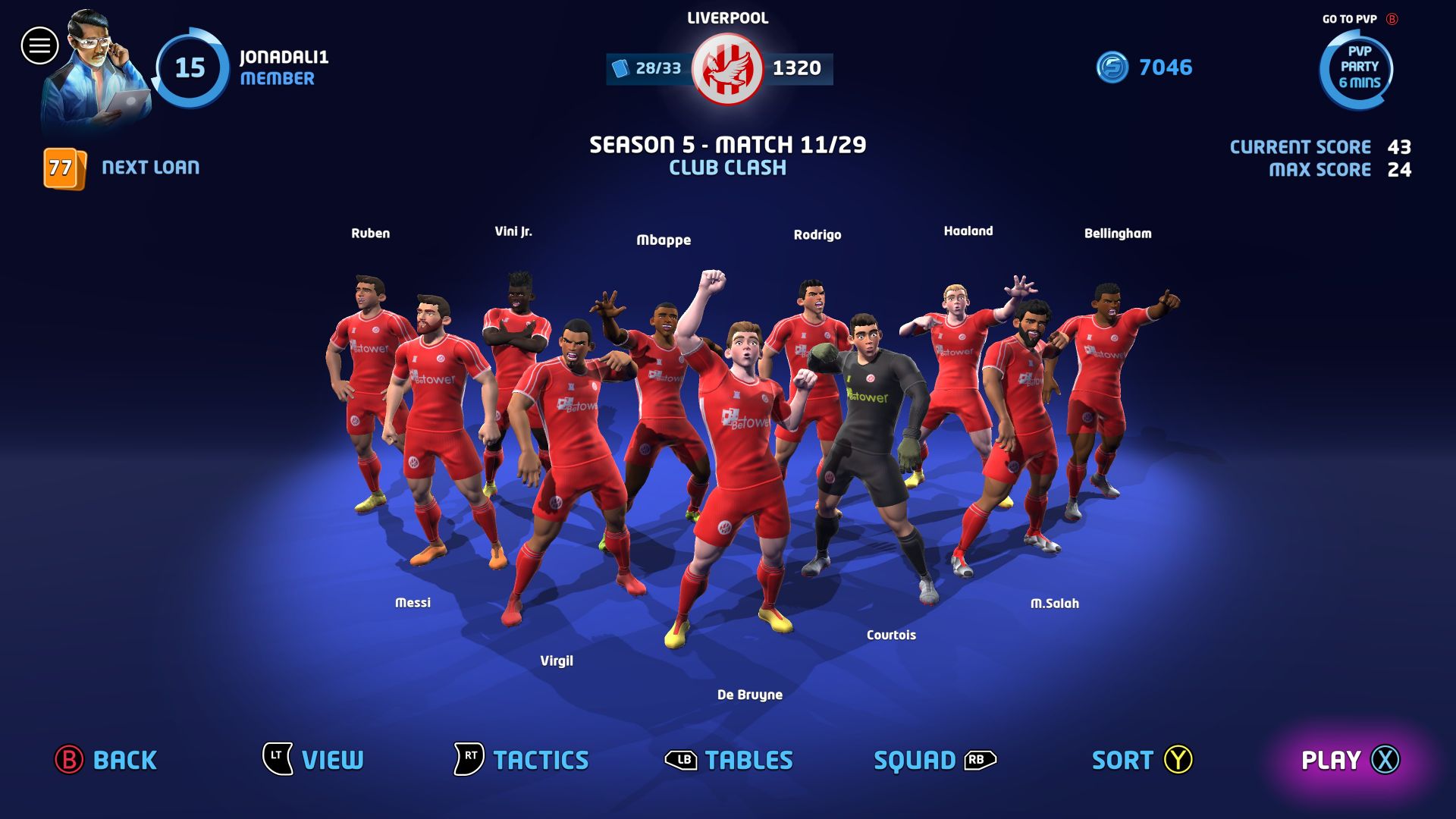Click the level 15 Member badge

(x=191, y=68)
